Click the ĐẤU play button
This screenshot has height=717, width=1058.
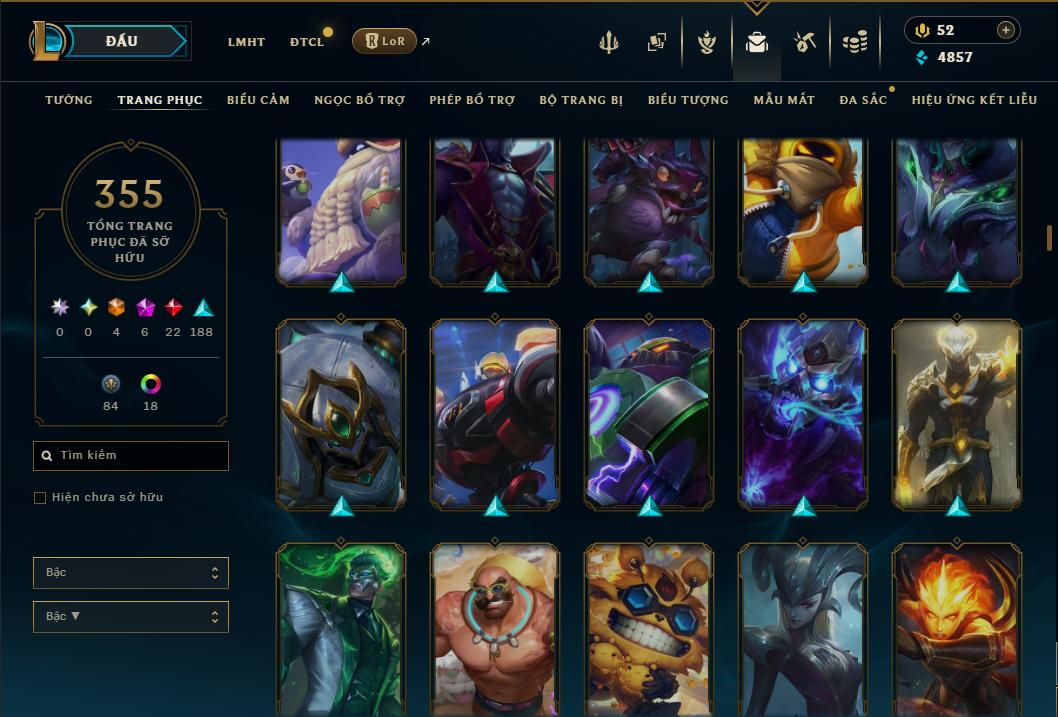coord(122,41)
